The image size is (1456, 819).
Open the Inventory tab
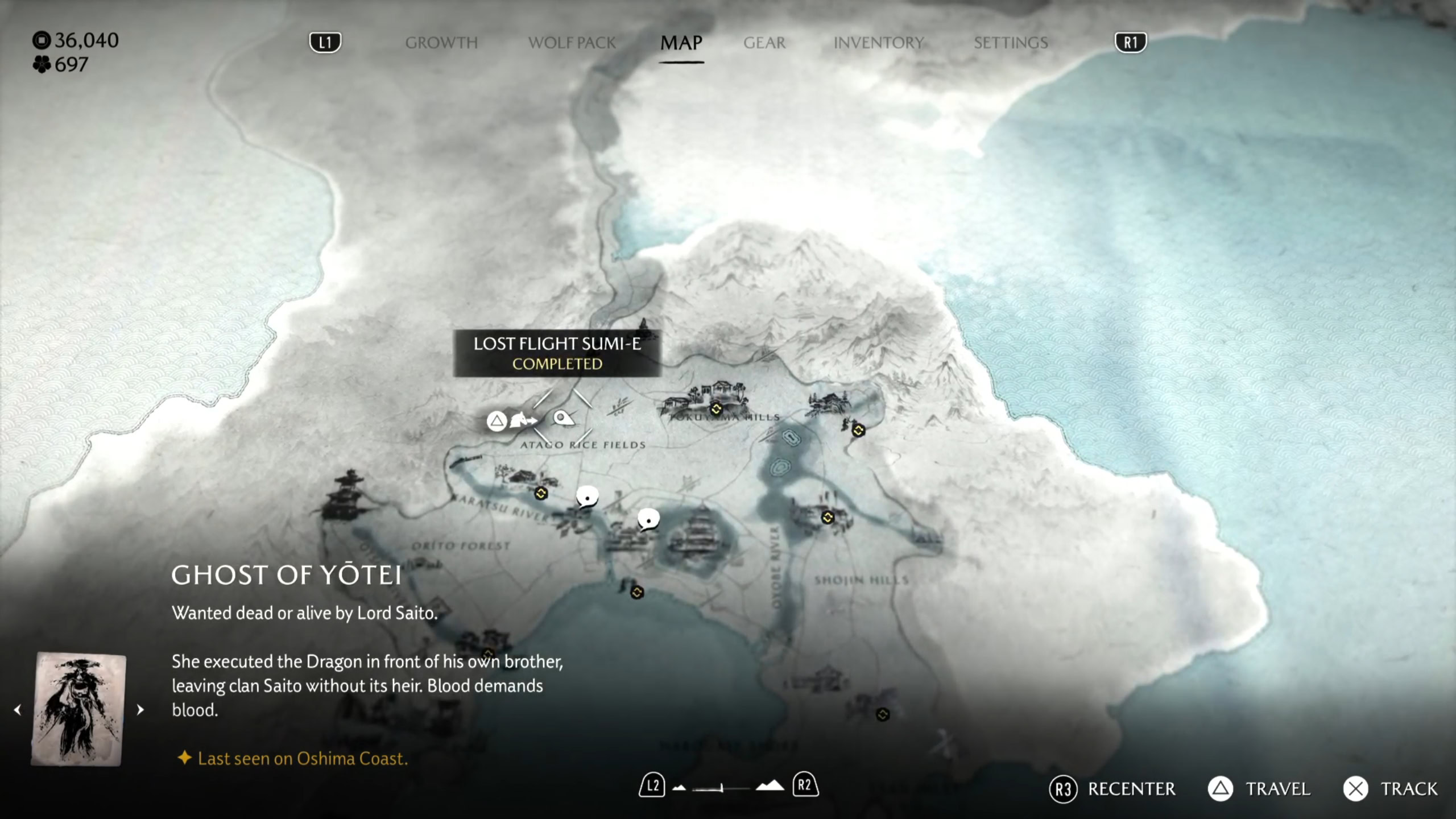pyautogui.click(x=878, y=43)
